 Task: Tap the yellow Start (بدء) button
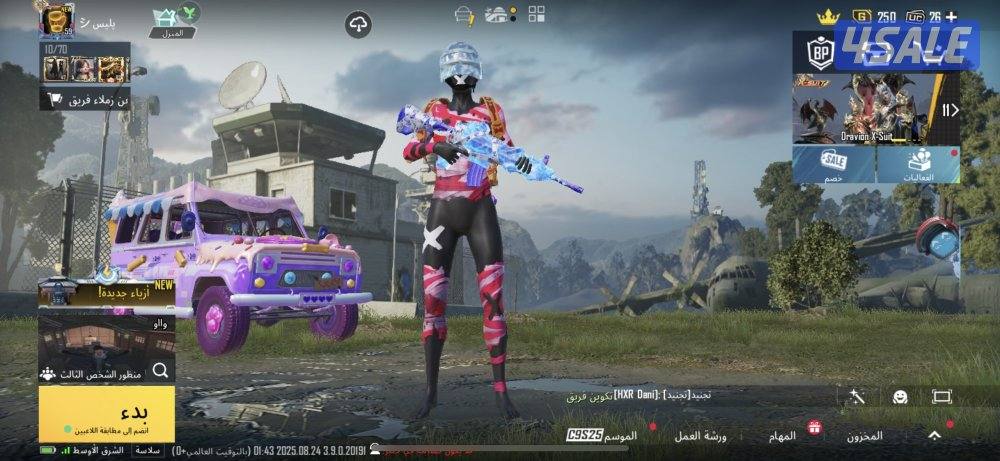pyautogui.click(x=106, y=413)
